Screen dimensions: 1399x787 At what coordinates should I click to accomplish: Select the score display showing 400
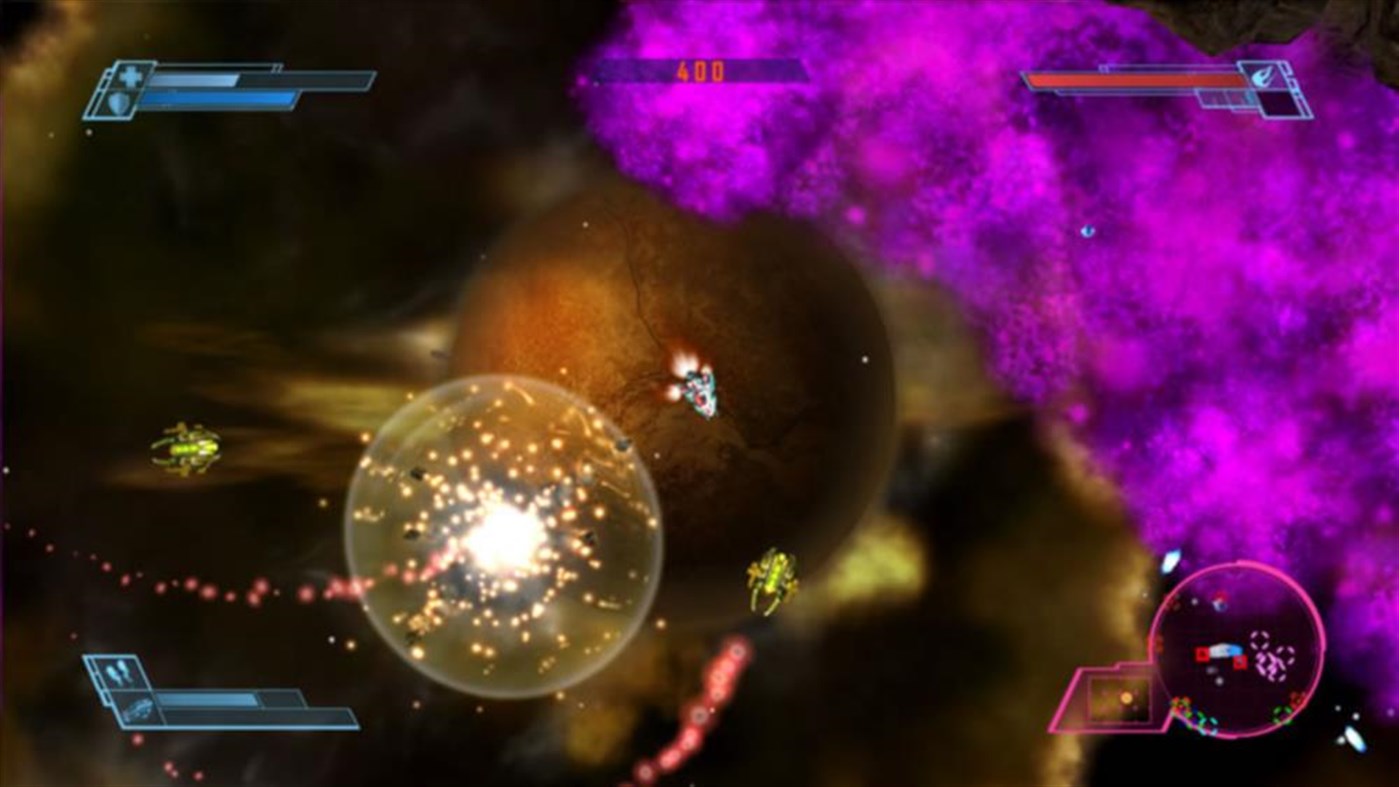coord(703,71)
